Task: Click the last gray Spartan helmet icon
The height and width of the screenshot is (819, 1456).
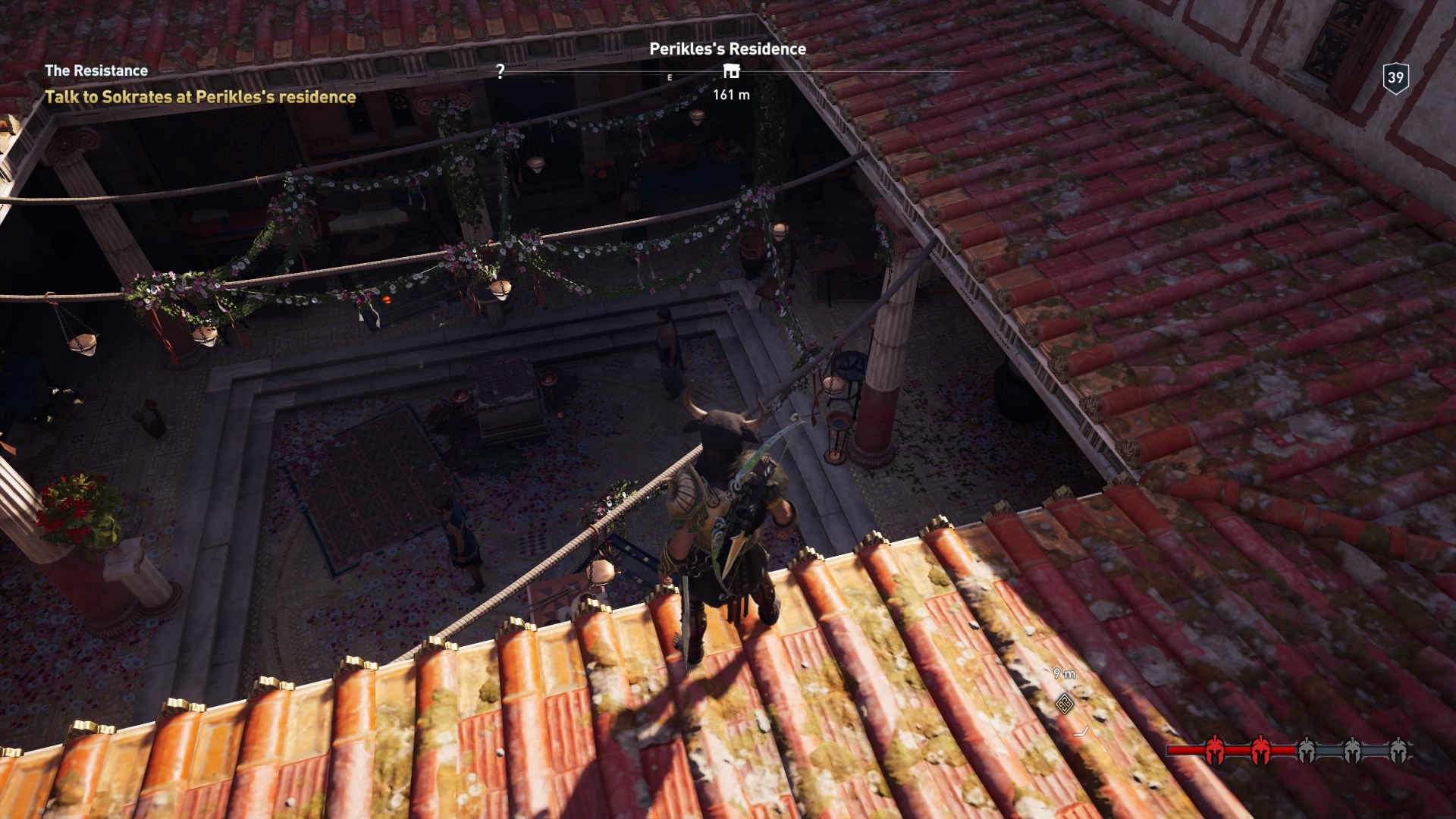Action: (x=1400, y=749)
